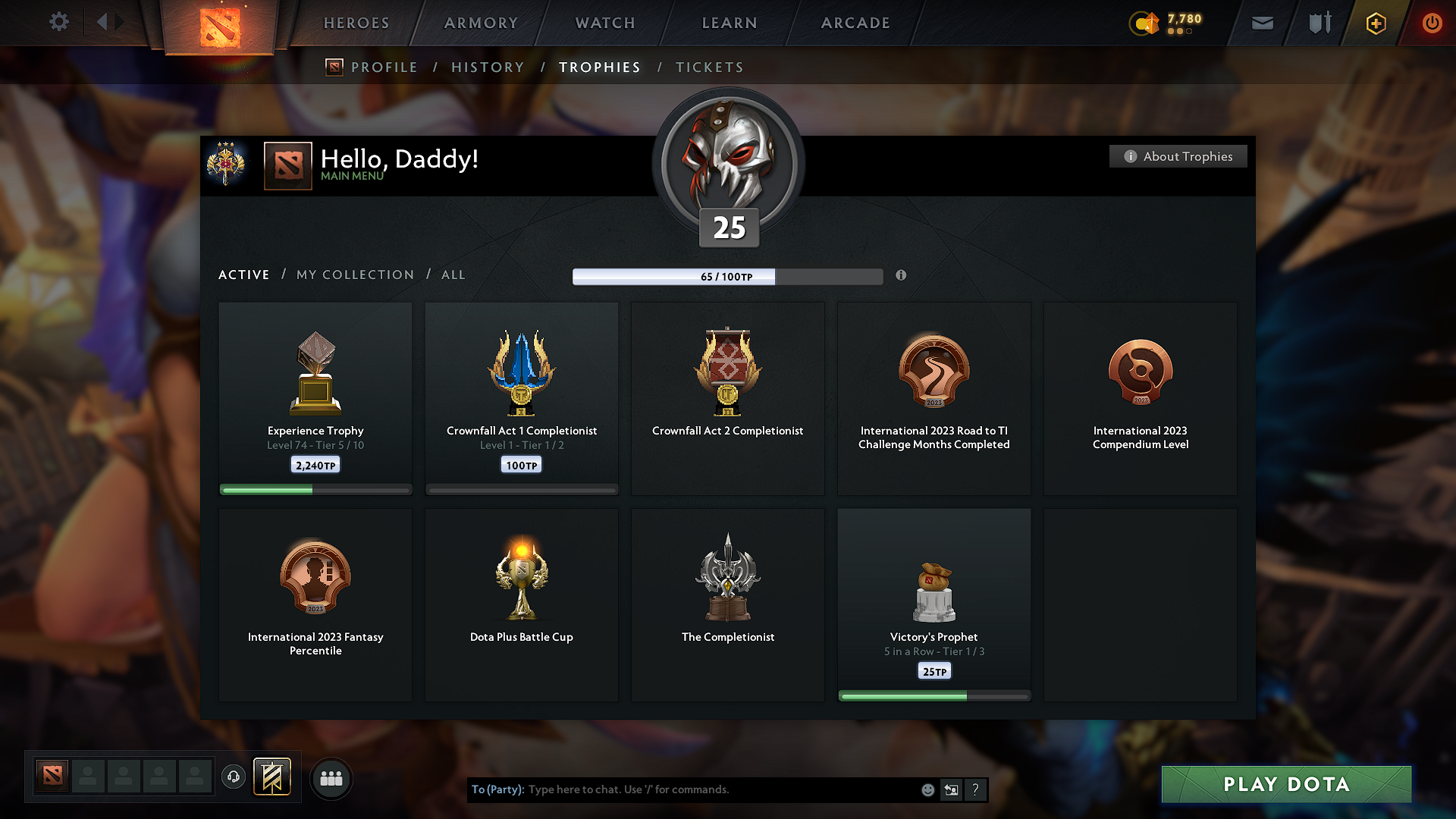Switch to the MY COLLECTION tab
The width and height of the screenshot is (1456, 819).
pos(354,275)
